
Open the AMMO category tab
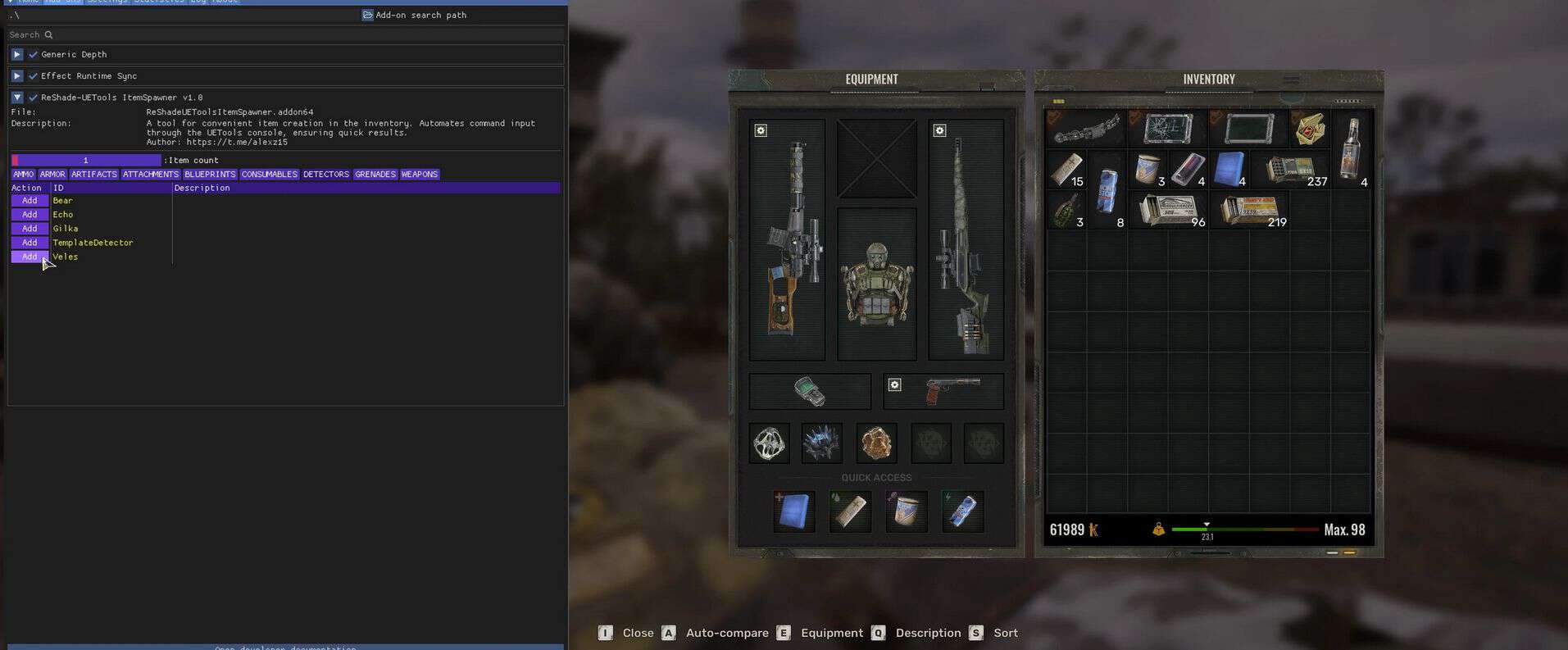point(23,175)
